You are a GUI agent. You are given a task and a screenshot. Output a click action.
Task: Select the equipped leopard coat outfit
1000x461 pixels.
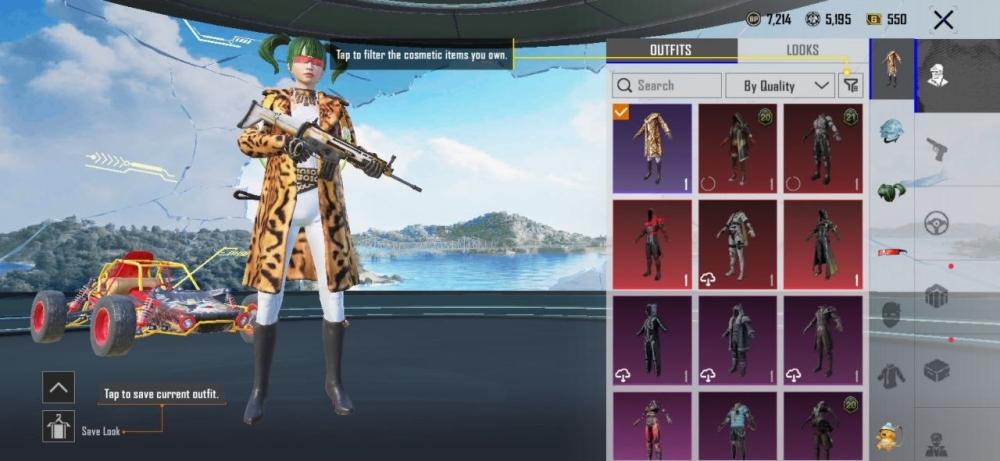[x=652, y=148]
